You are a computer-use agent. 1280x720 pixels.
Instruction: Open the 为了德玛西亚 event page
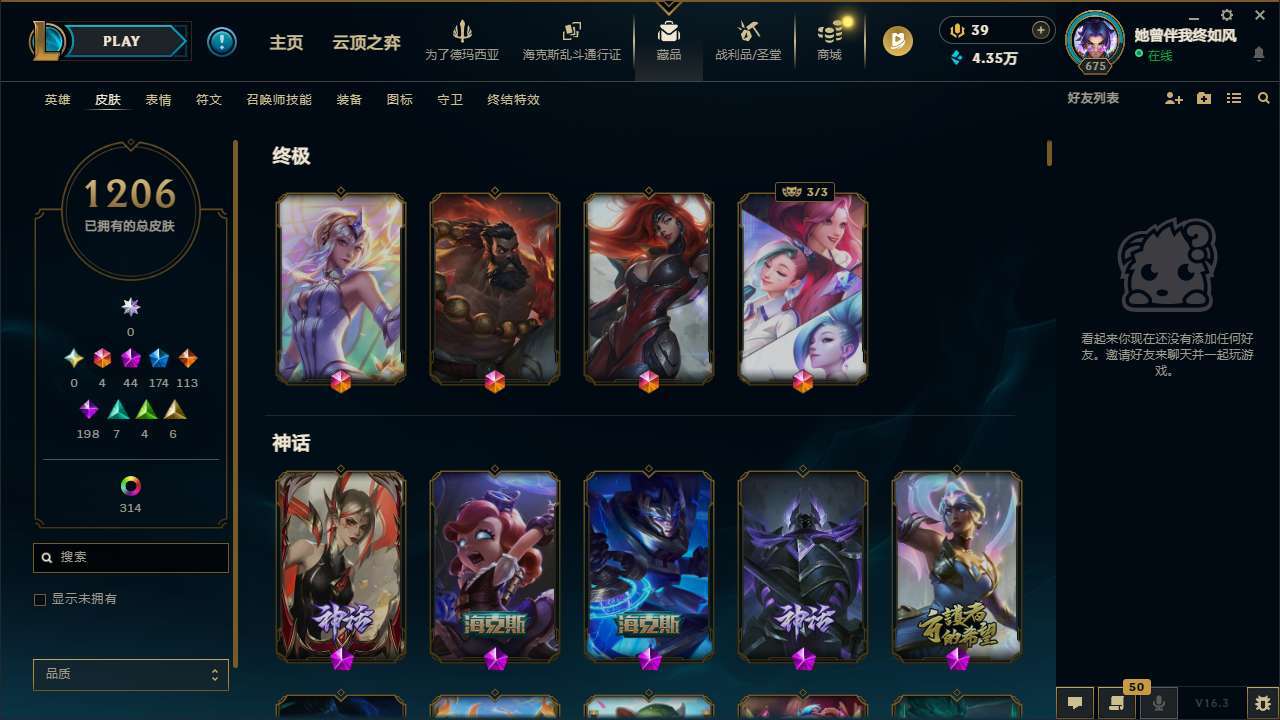(462, 40)
